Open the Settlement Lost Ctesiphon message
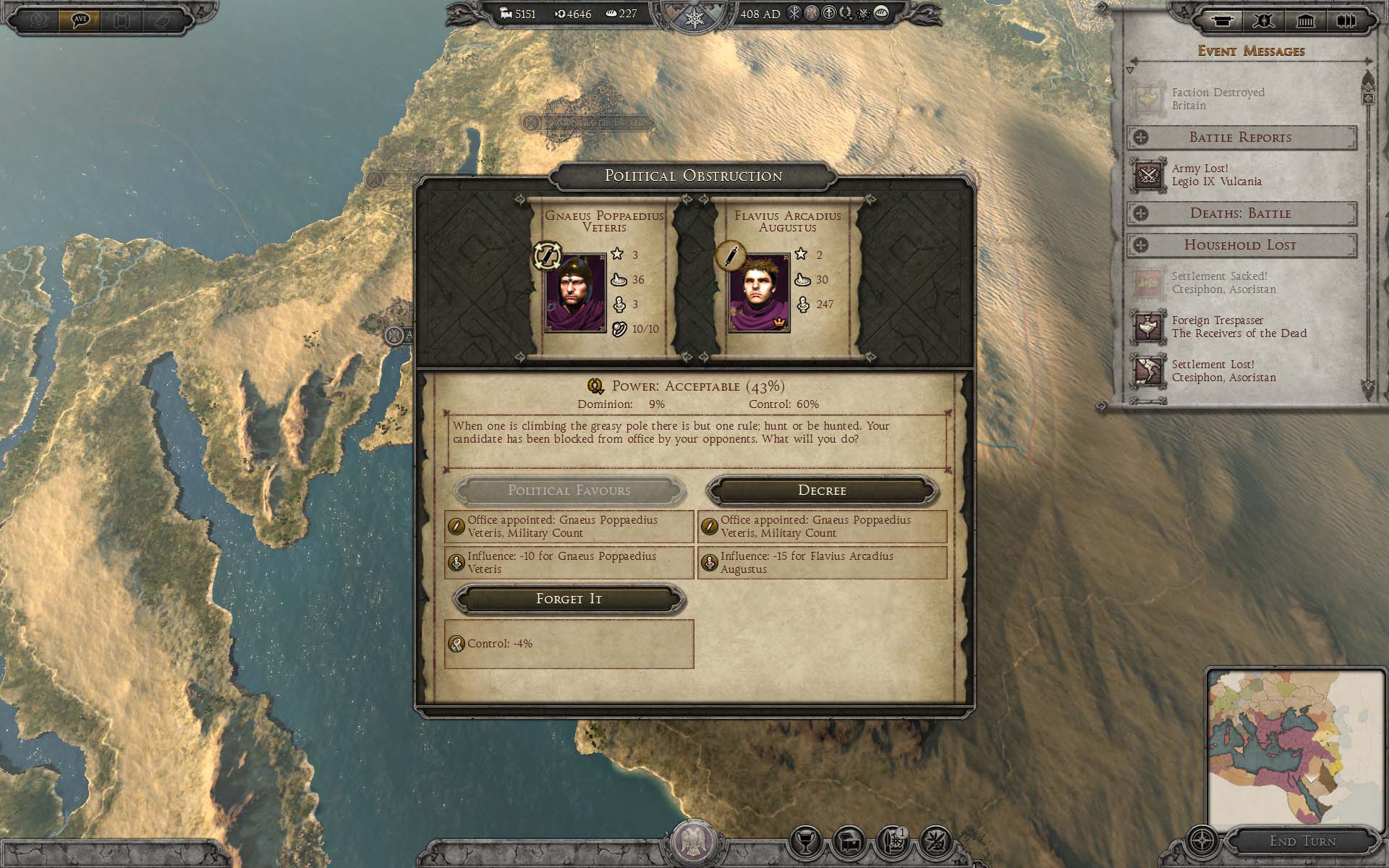This screenshot has height=868, width=1389. pos(1223,371)
